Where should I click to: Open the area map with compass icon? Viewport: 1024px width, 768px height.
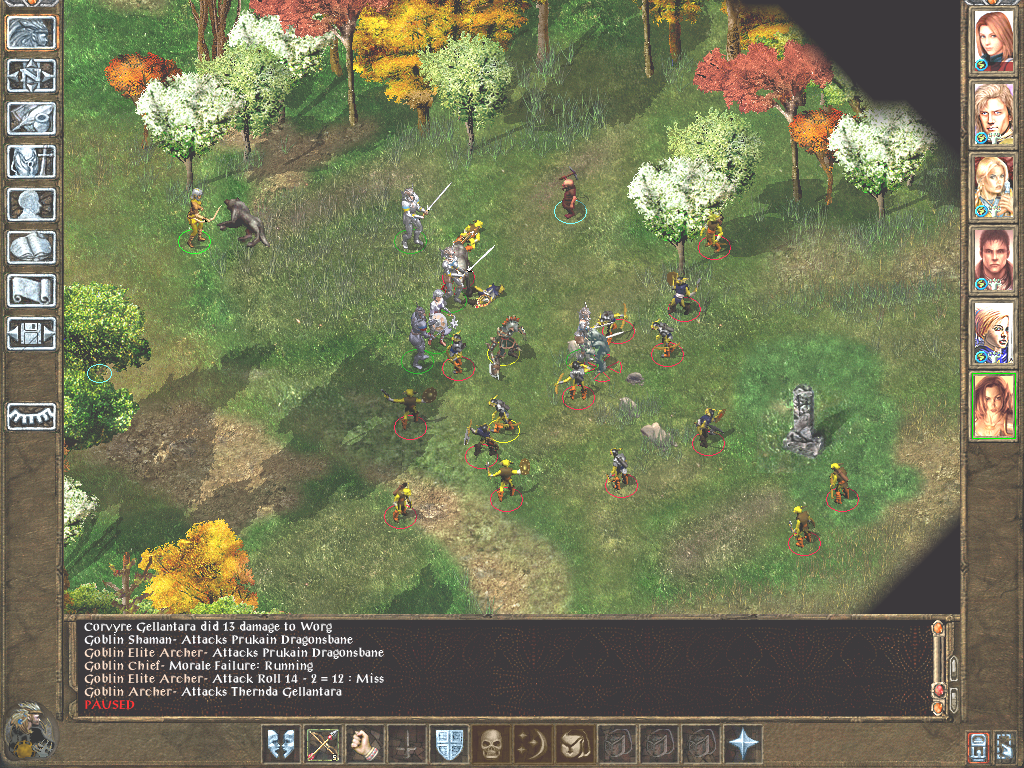(32, 75)
